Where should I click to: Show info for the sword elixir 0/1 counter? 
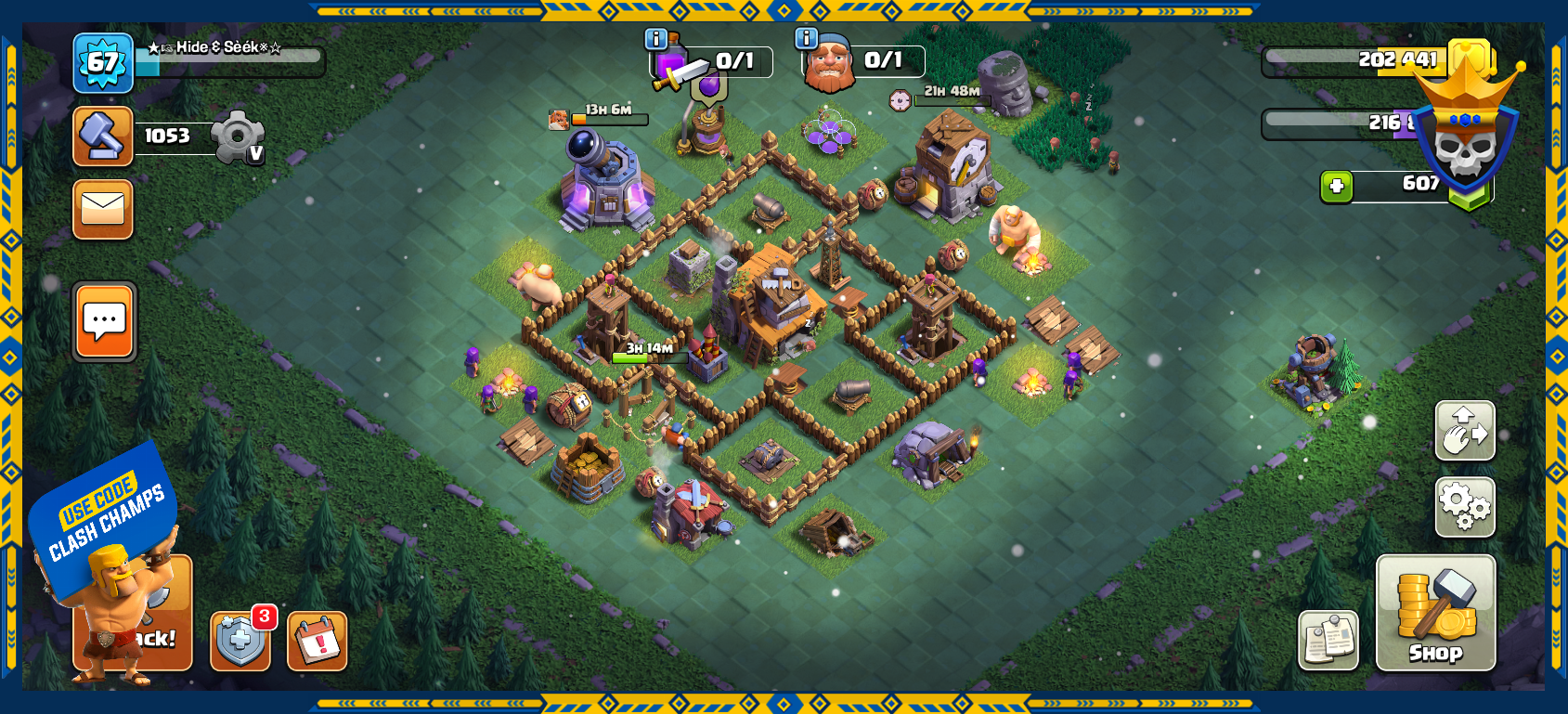(655, 39)
